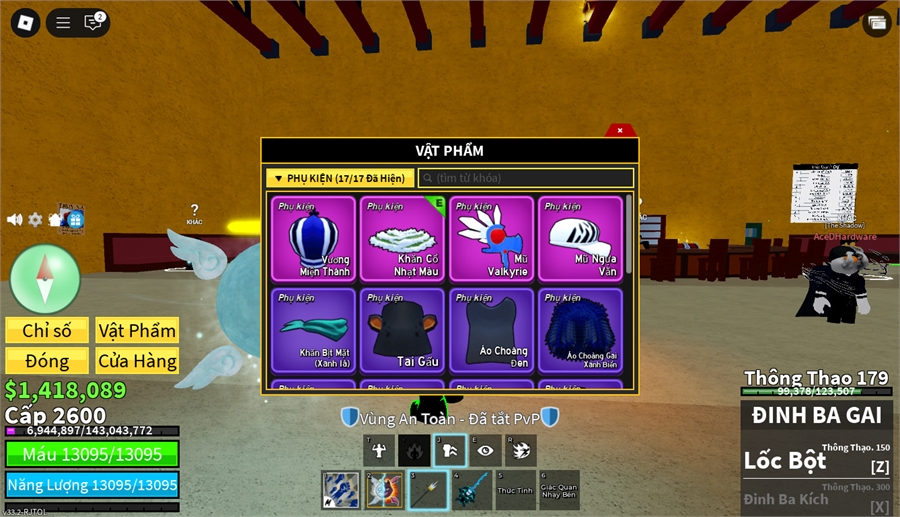Select the Tai Gấu bear ears item
The width and height of the screenshot is (900, 517).
[x=402, y=330]
